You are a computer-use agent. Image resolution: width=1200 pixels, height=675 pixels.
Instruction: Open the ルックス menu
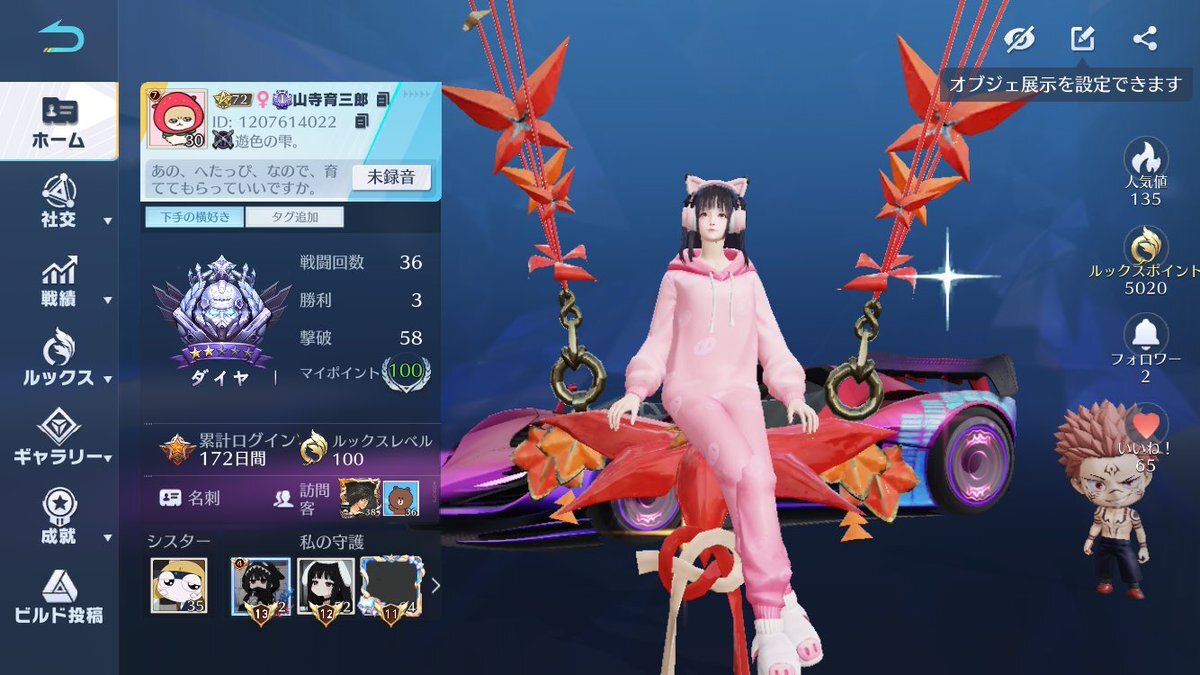58,360
